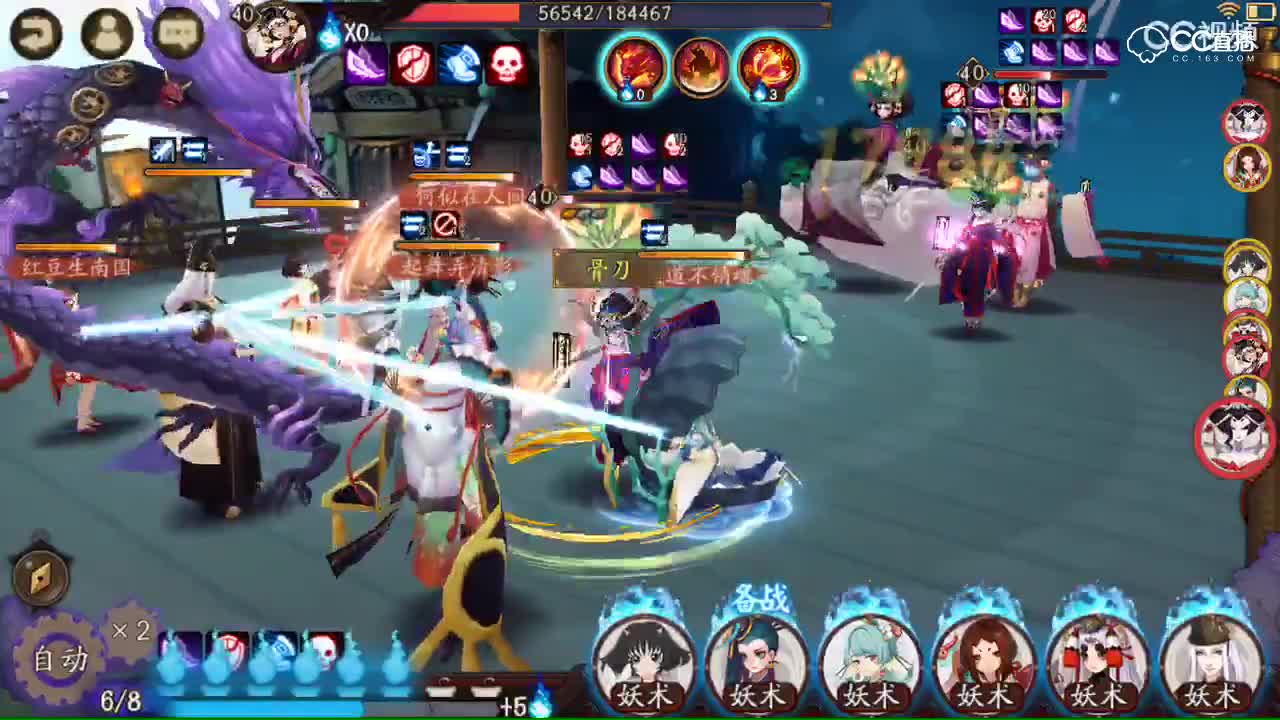Click the skull debuff icon under the boss avatar
Image resolution: width=1280 pixels, height=720 pixels.
tap(506, 66)
